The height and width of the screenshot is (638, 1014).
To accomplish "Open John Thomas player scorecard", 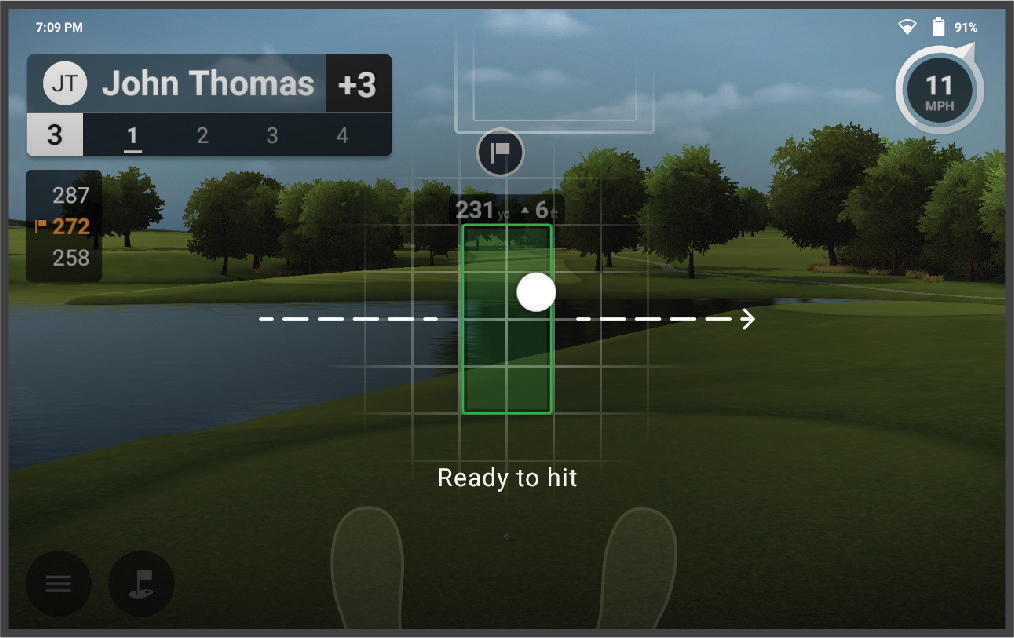I will coord(208,85).
